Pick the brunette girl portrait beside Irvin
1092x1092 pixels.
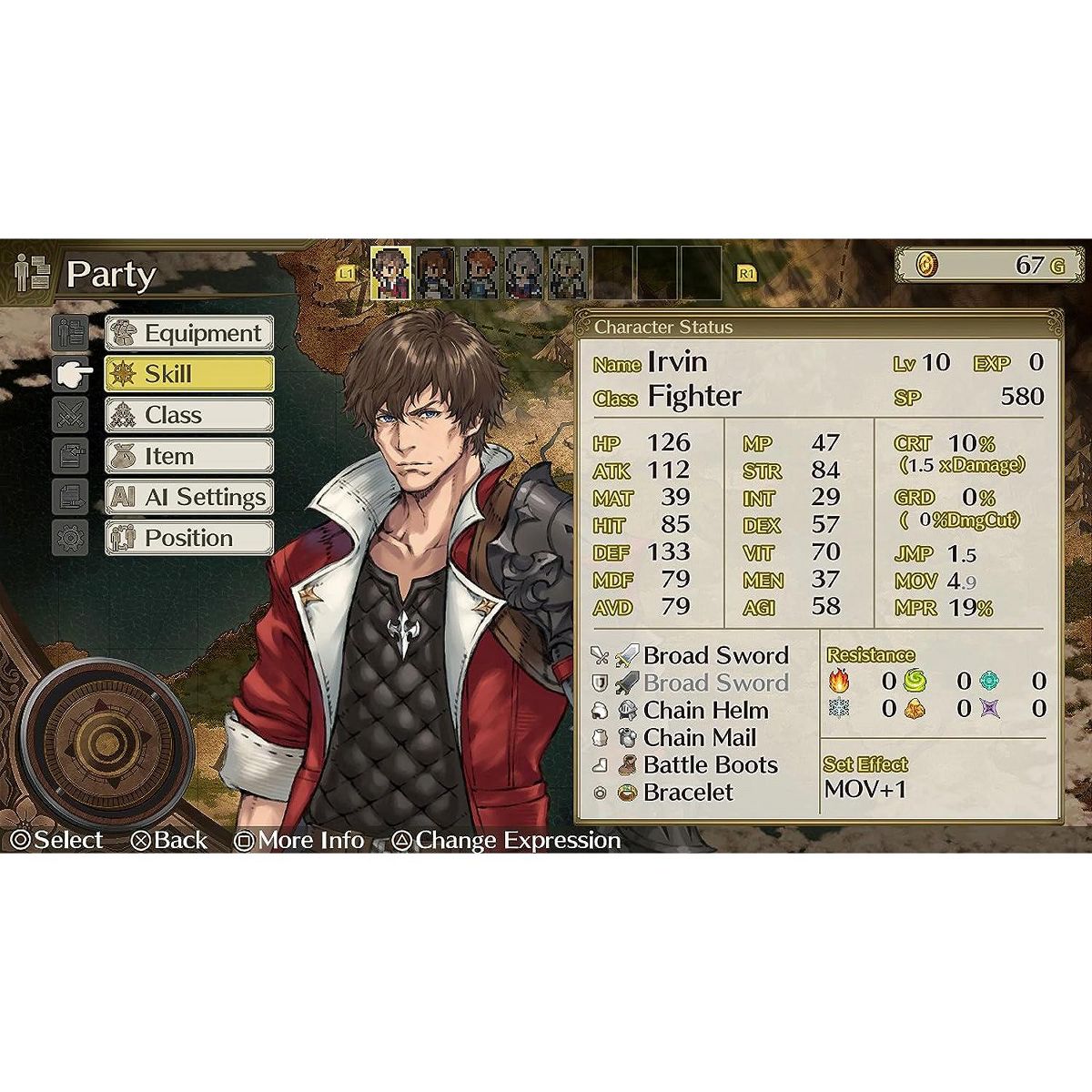pos(436,272)
